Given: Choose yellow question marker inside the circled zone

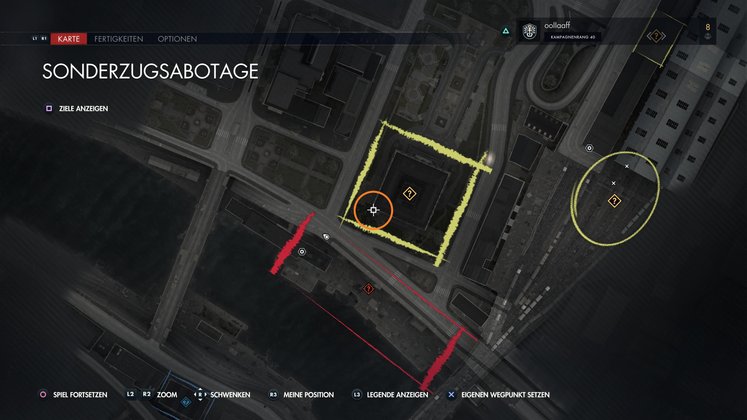Looking at the screenshot, I should [614, 200].
